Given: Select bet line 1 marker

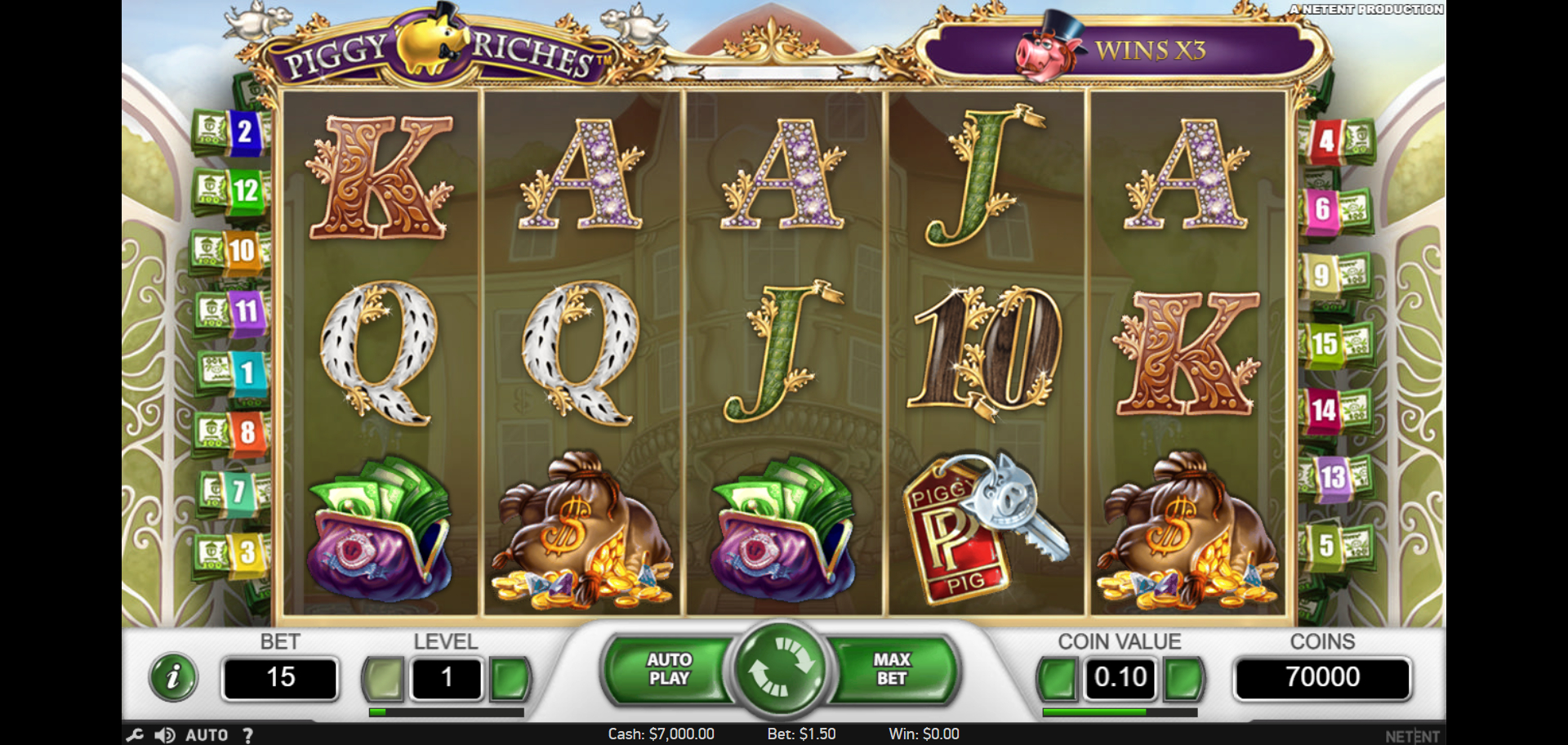Looking at the screenshot, I should tap(247, 373).
